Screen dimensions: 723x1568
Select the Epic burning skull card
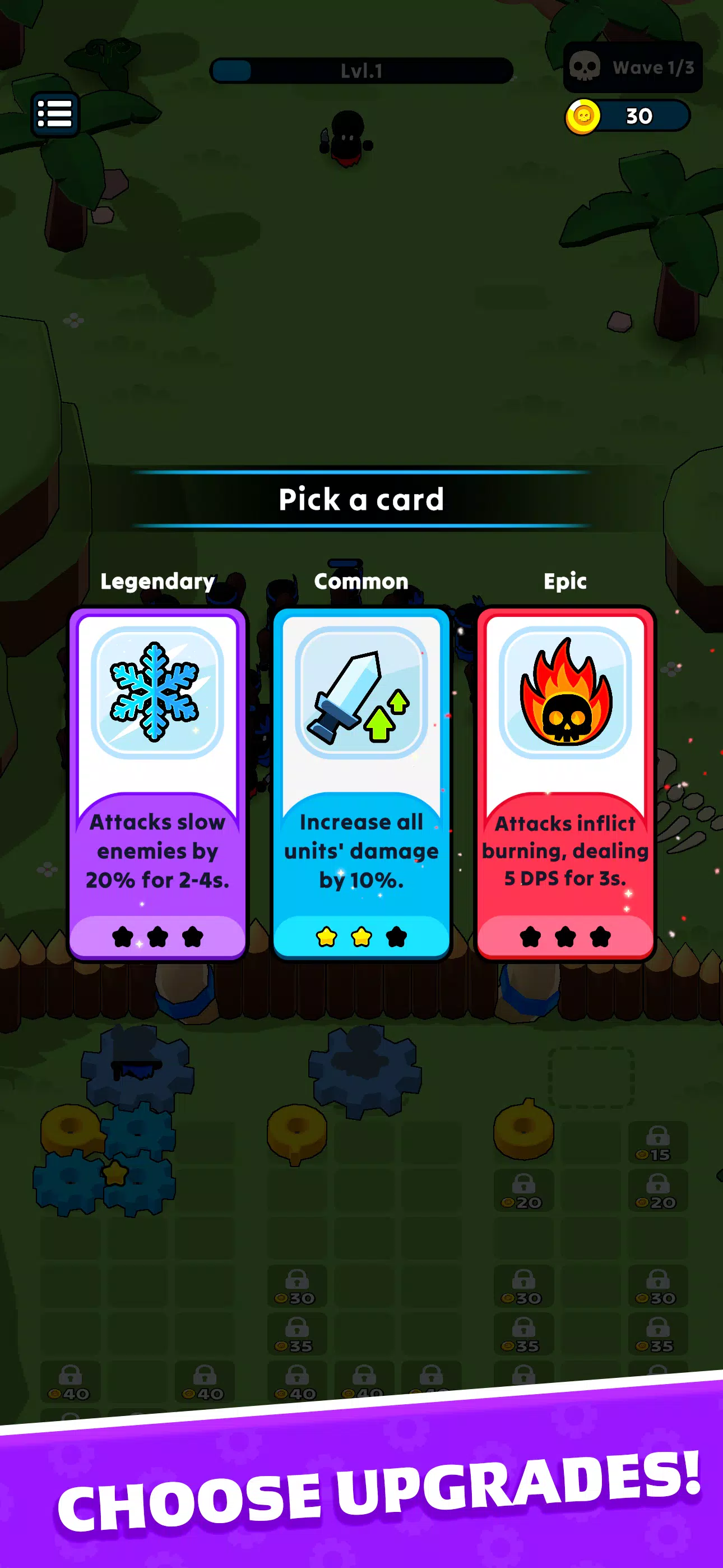point(565,783)
